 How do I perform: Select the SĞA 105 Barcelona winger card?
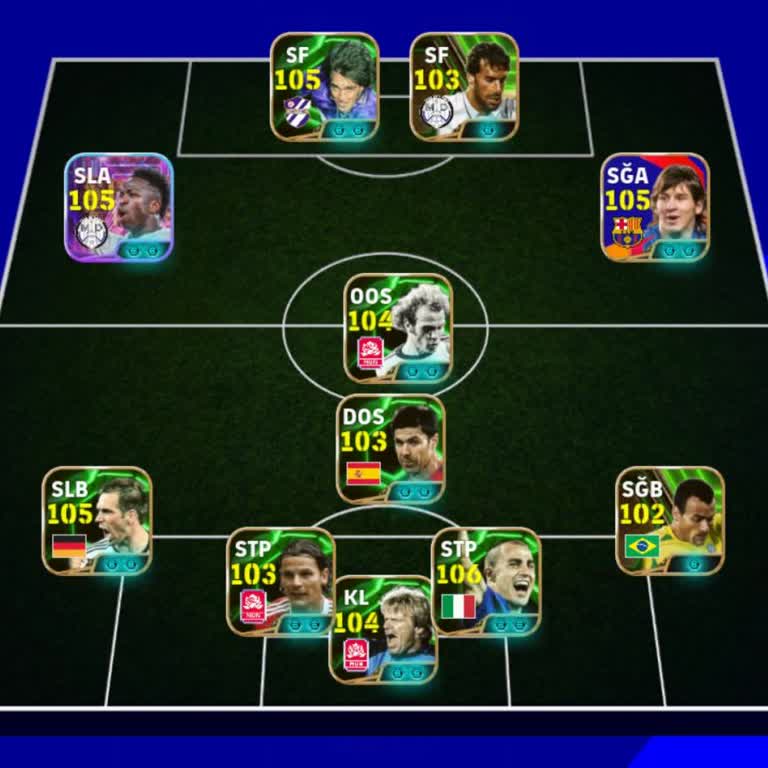point(655,207)
